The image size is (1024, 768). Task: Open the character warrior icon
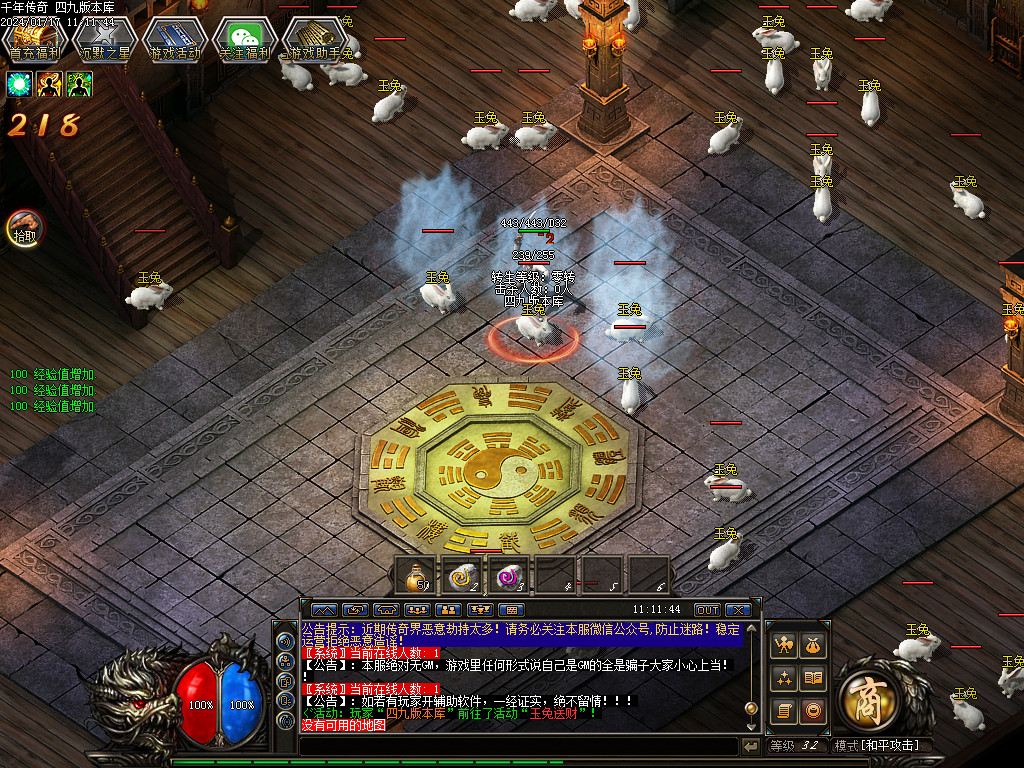pyautogui.click(x=784, y=646)
